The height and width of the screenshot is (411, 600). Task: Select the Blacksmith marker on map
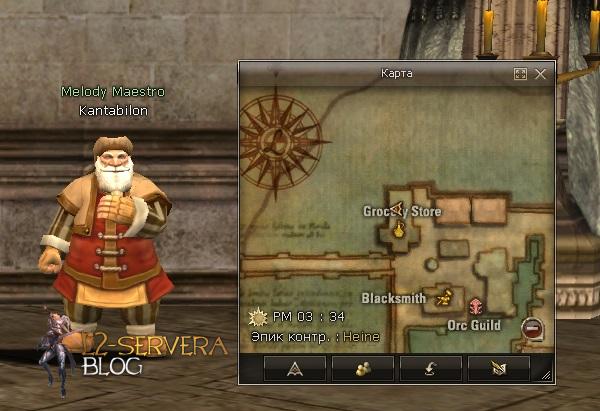pyautogui.click(x=445, y=296)
